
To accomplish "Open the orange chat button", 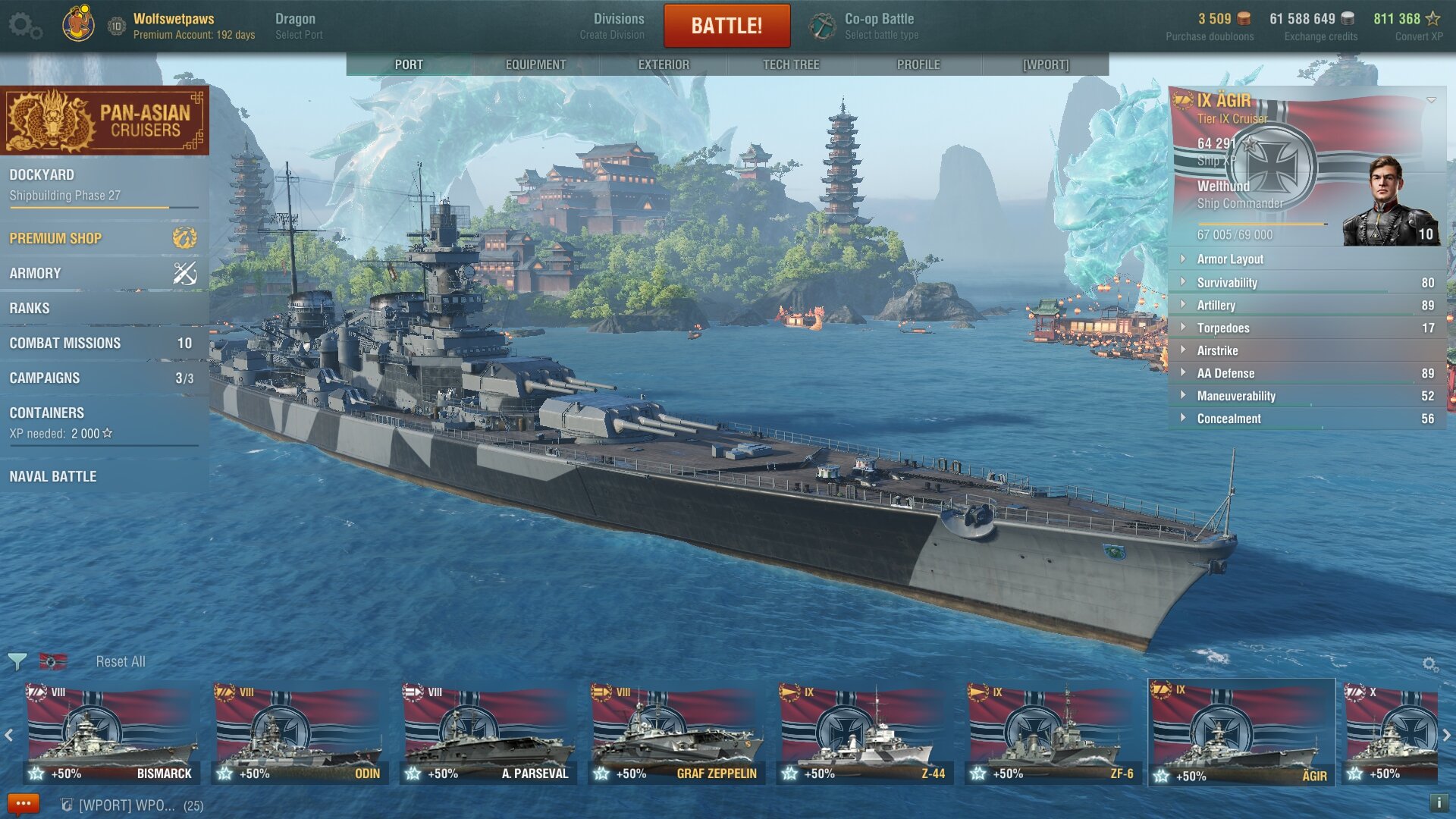I will point(23,804).
